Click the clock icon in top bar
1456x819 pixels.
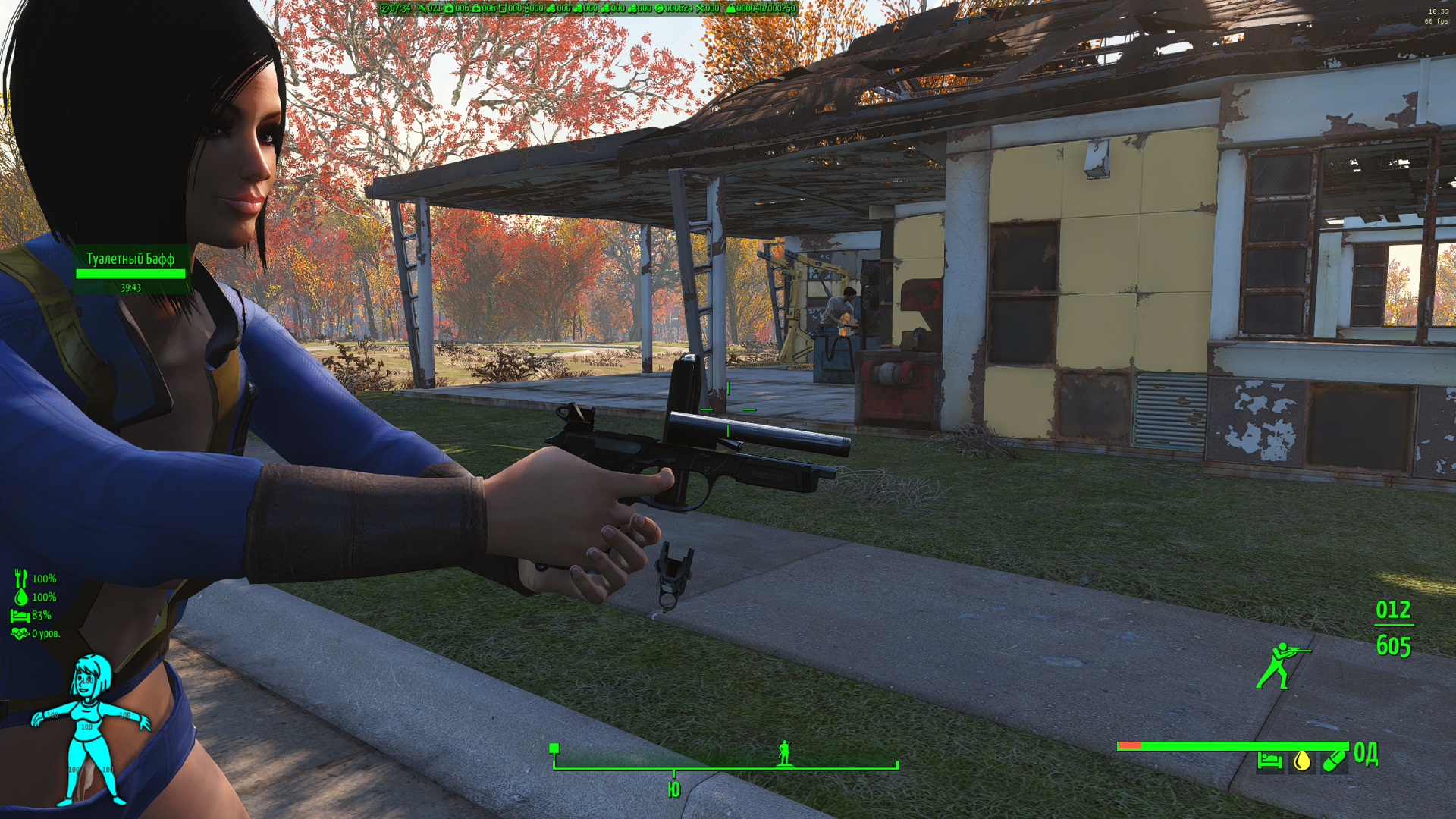pos(384,8)
